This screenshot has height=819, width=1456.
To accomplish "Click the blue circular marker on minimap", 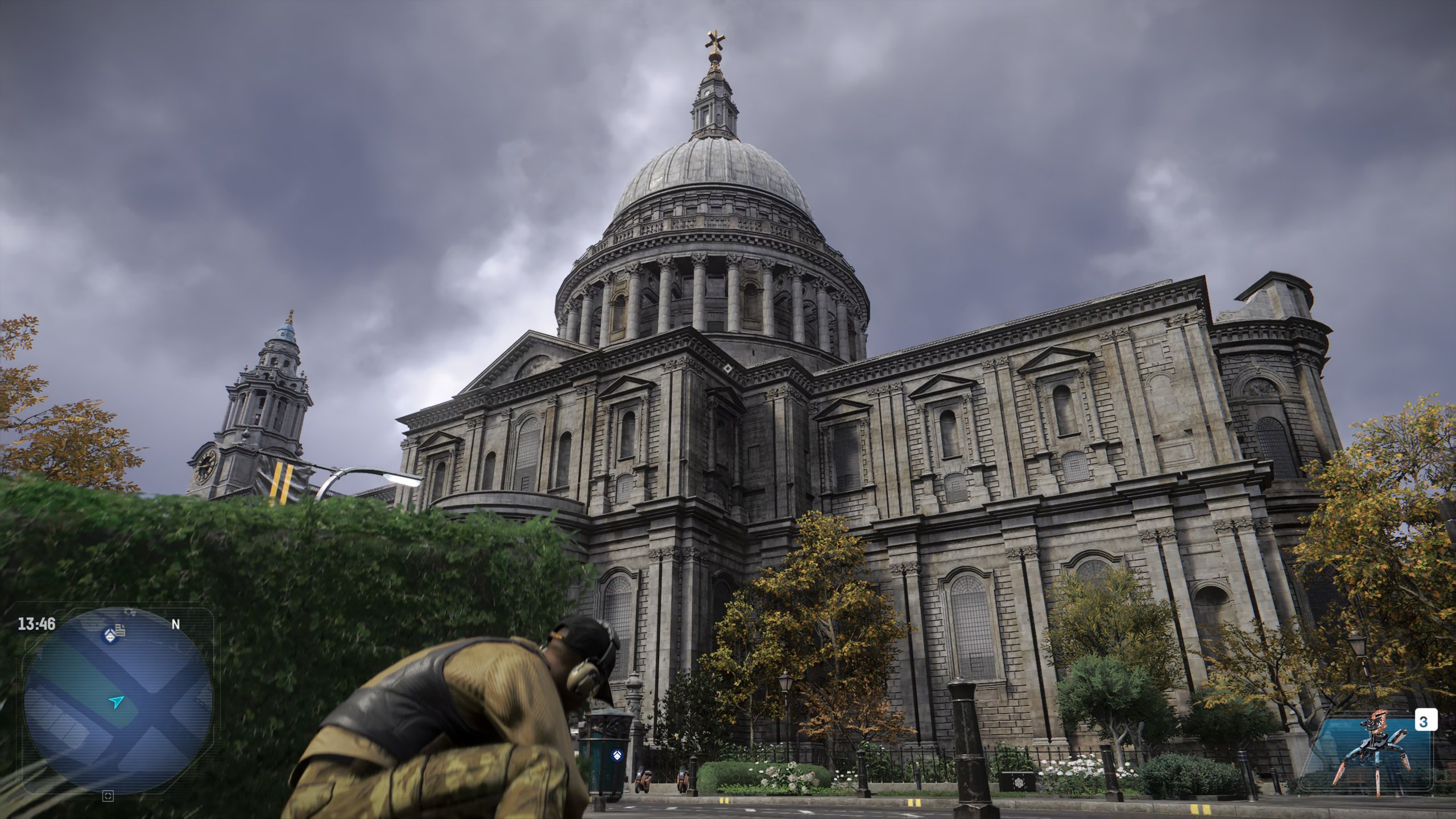I will coord(109,635).
